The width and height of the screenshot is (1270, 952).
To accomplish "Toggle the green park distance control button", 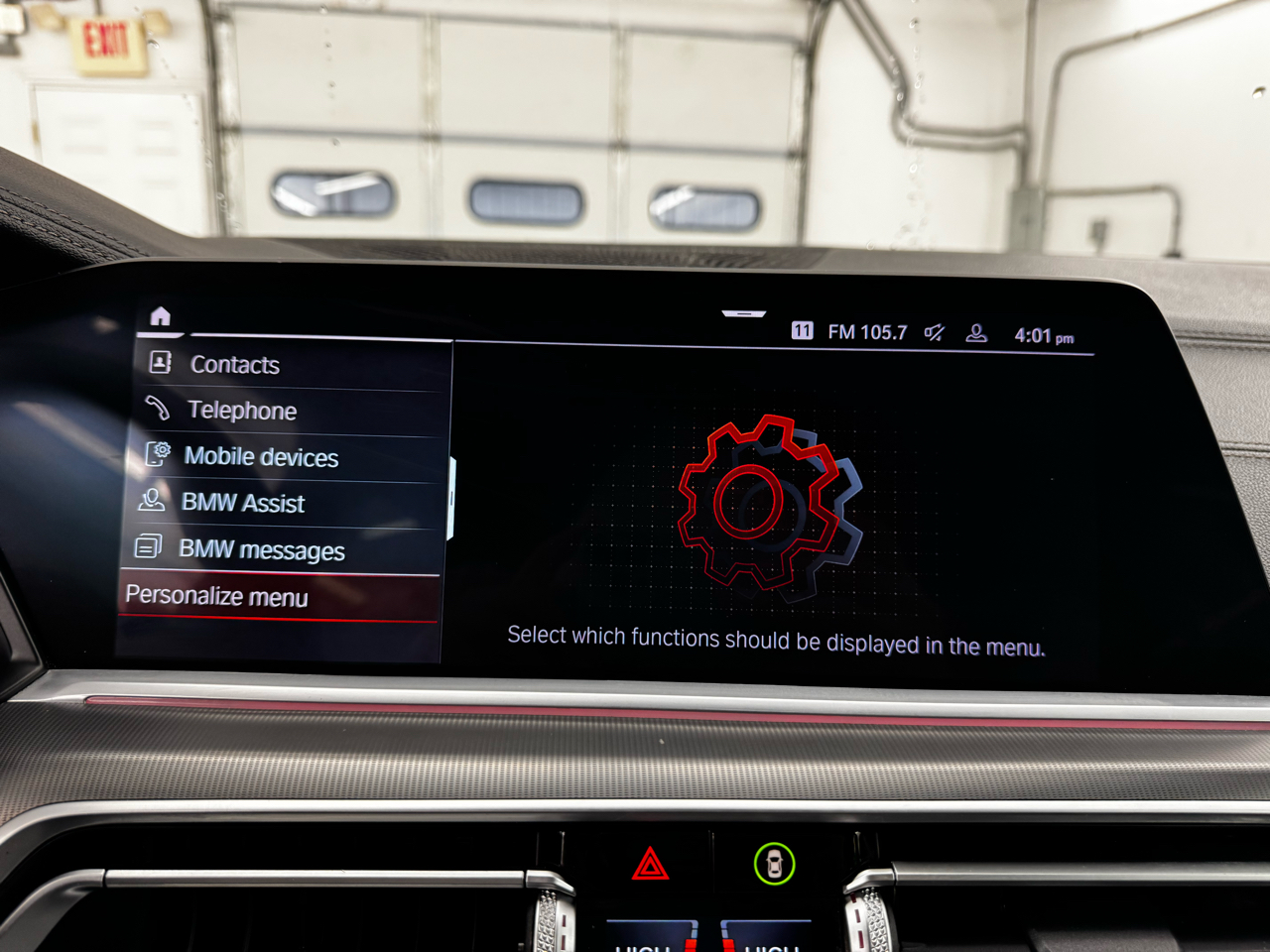I will pyautogui.click(x=774, y=862).
